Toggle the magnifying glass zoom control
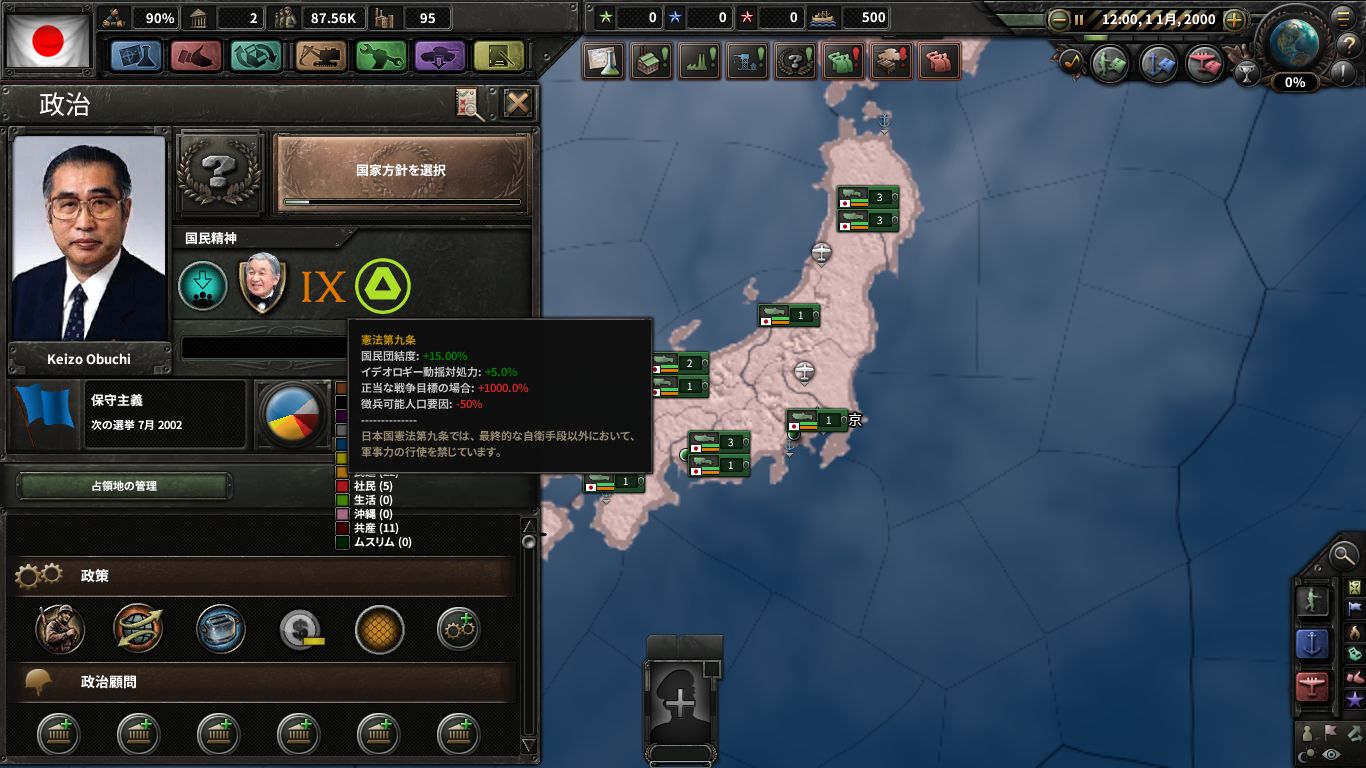Viewport: 1366px width, 768px height. point(1344,557)
